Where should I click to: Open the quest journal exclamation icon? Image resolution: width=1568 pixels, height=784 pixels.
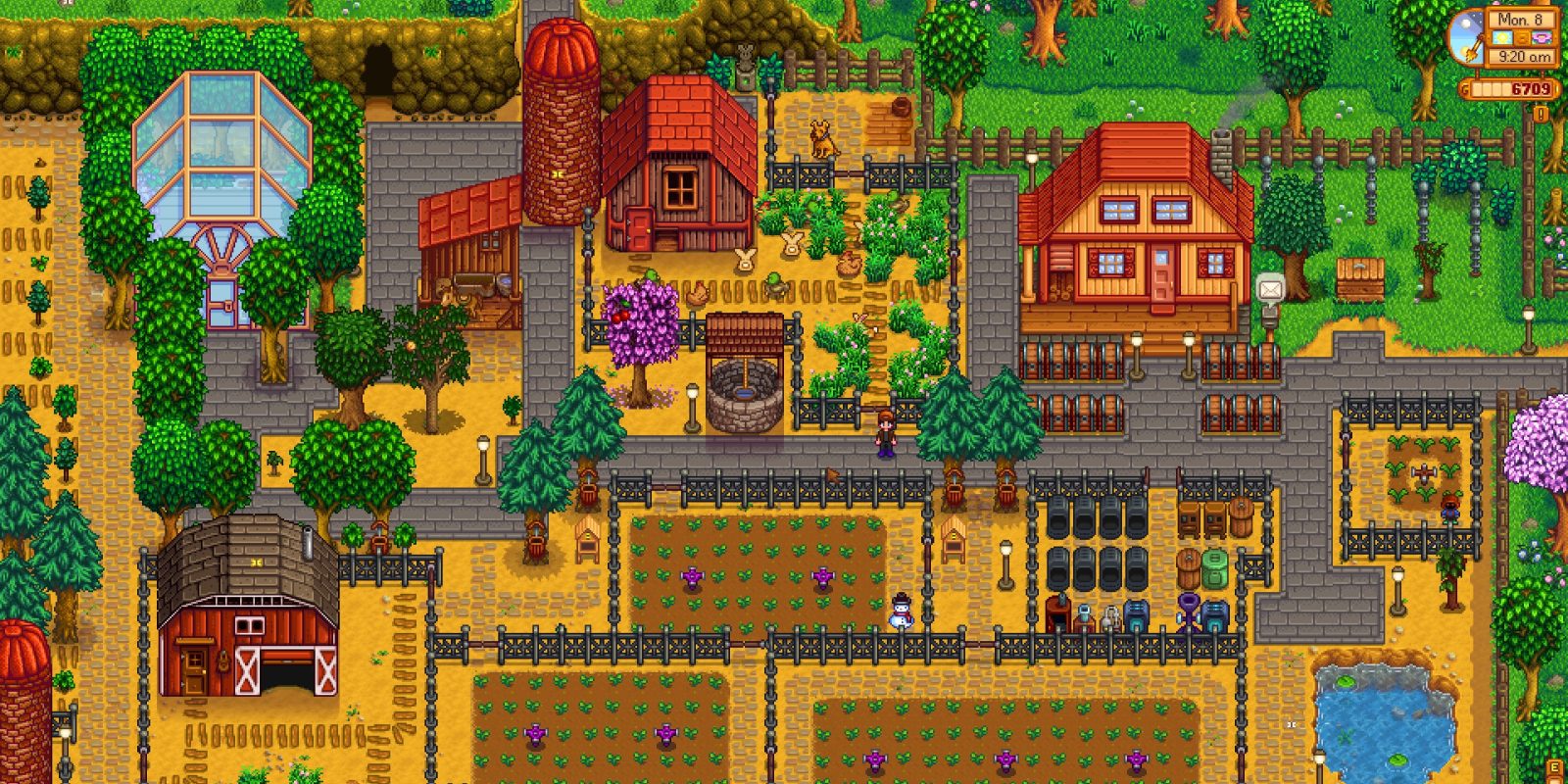point(1542,114)
